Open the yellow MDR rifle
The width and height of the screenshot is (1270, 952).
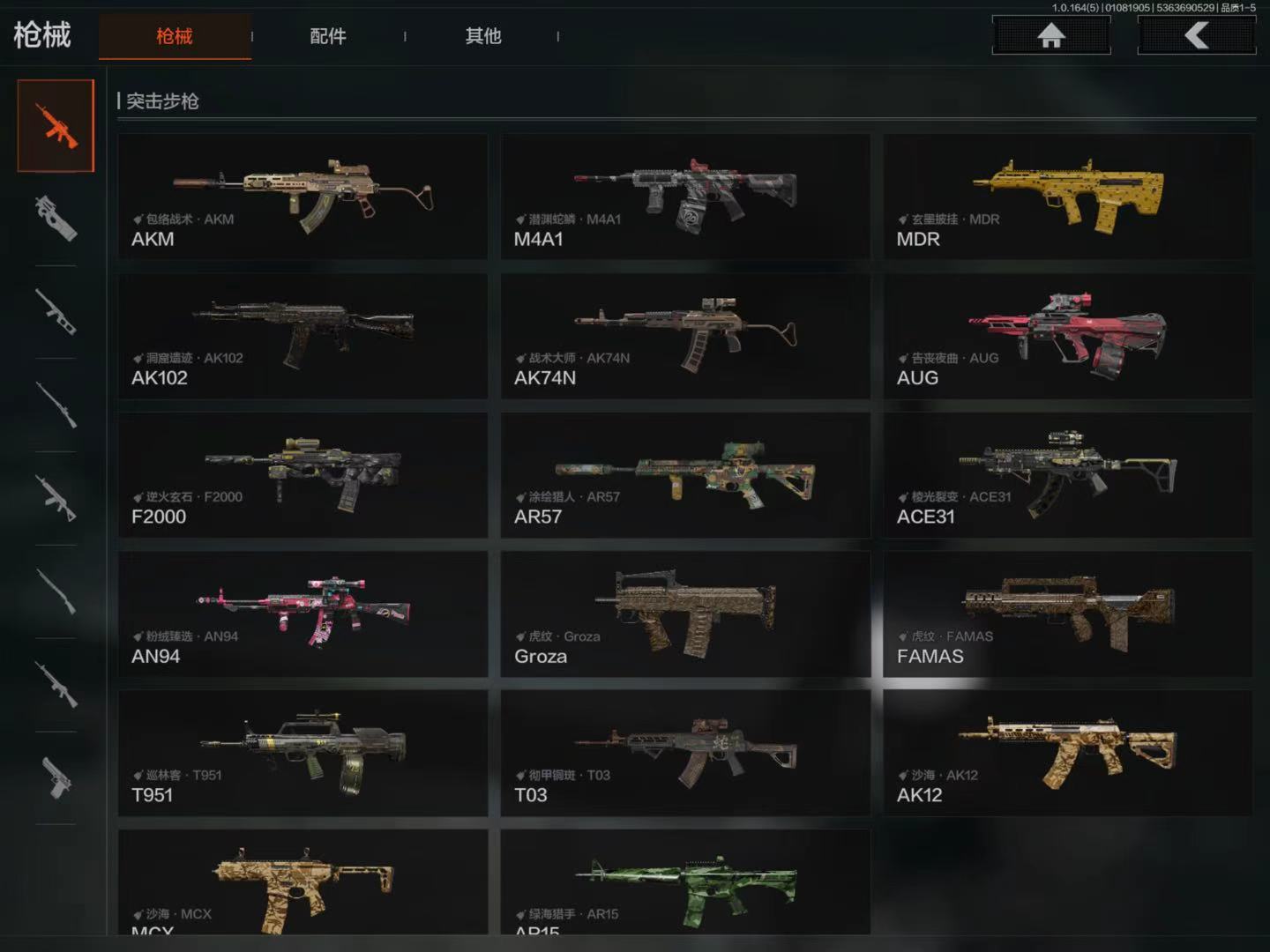pyautogui.click(x=1067, y=197)
